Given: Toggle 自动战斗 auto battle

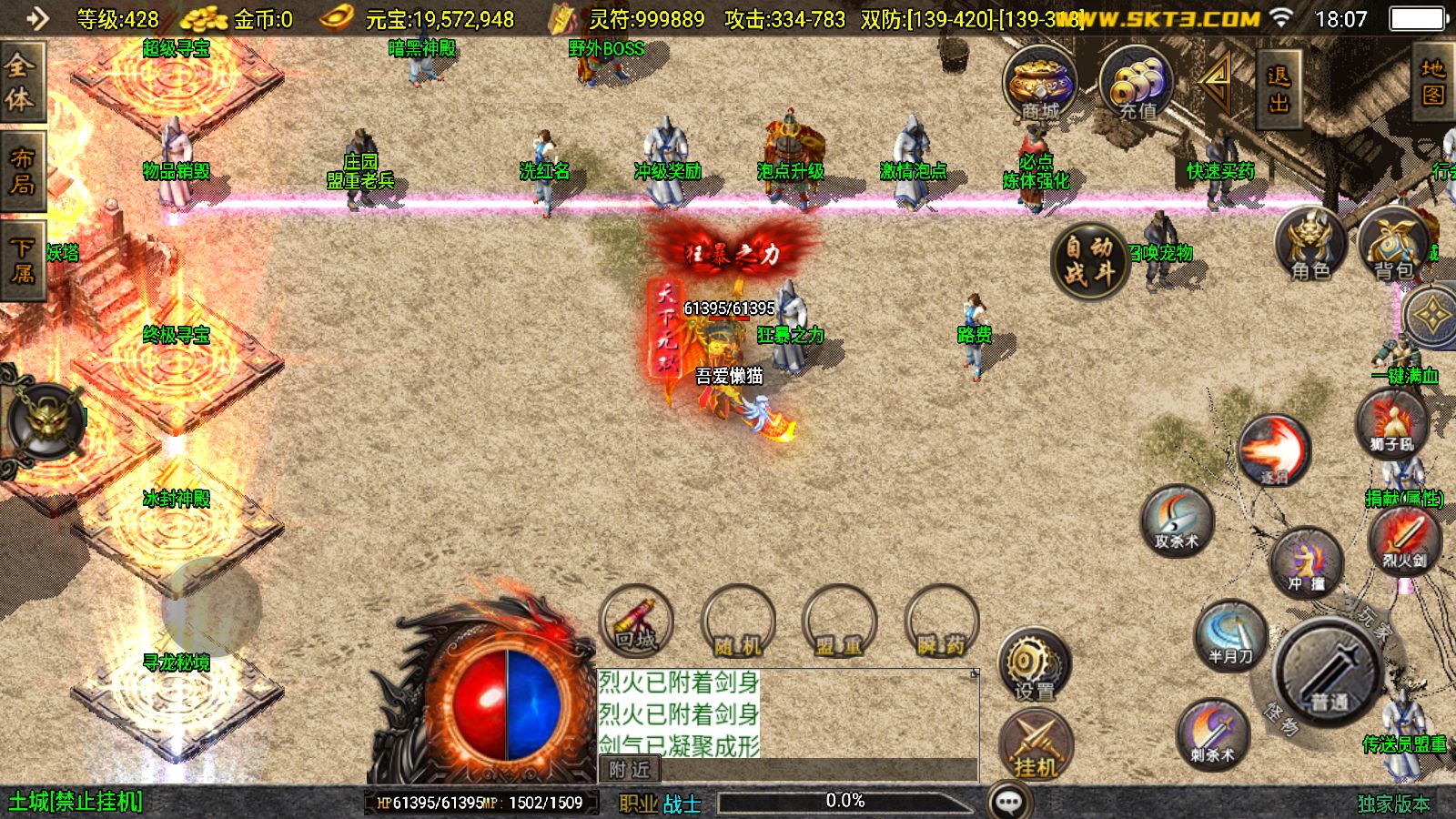Looking at the screenshot, I should coord(1089,260).
